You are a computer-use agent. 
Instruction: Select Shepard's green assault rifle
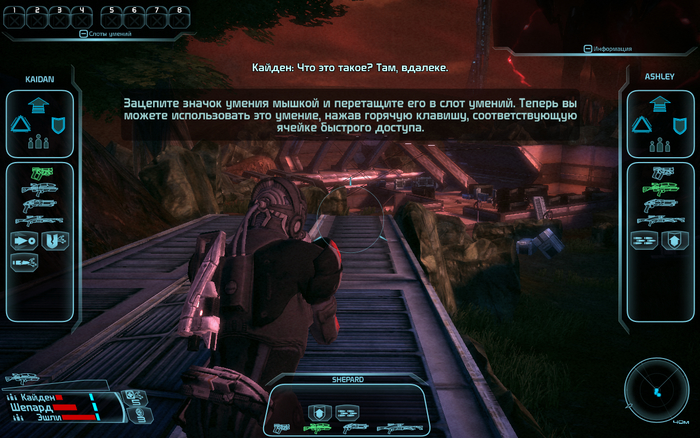(317, 428)
